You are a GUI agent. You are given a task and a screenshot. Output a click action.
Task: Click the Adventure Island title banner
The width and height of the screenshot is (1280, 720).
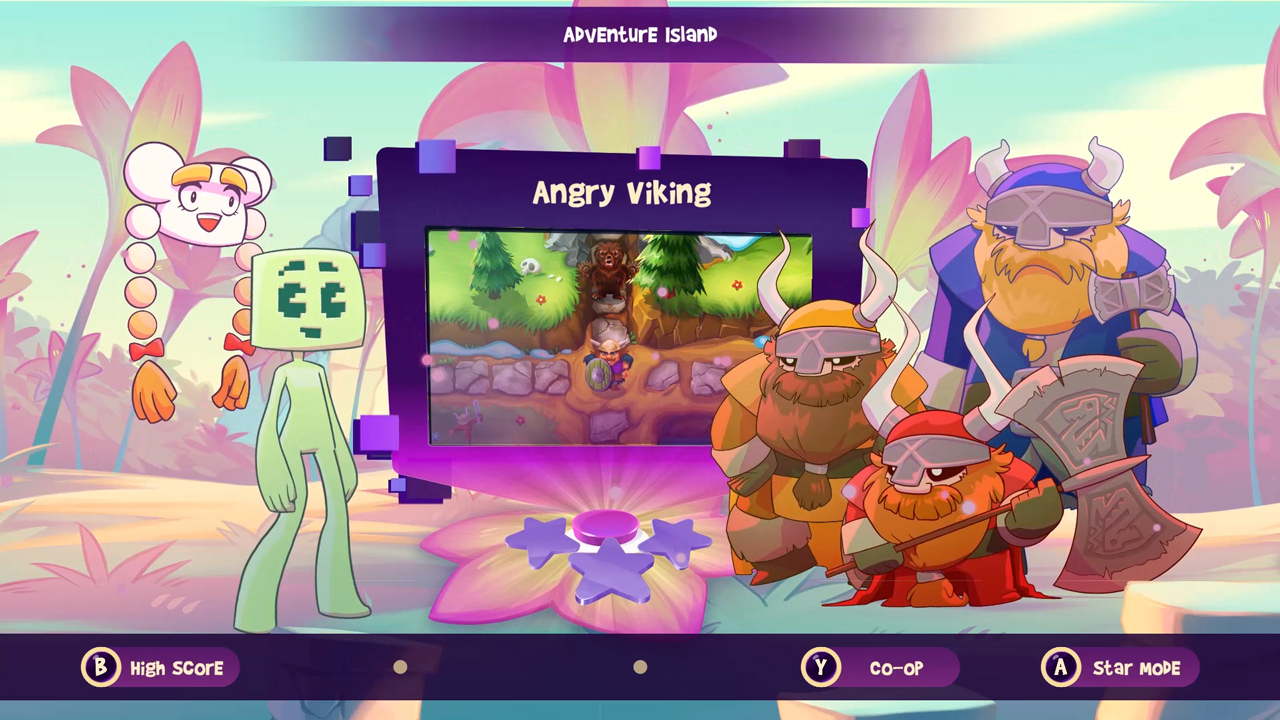[x=640, y=34]
